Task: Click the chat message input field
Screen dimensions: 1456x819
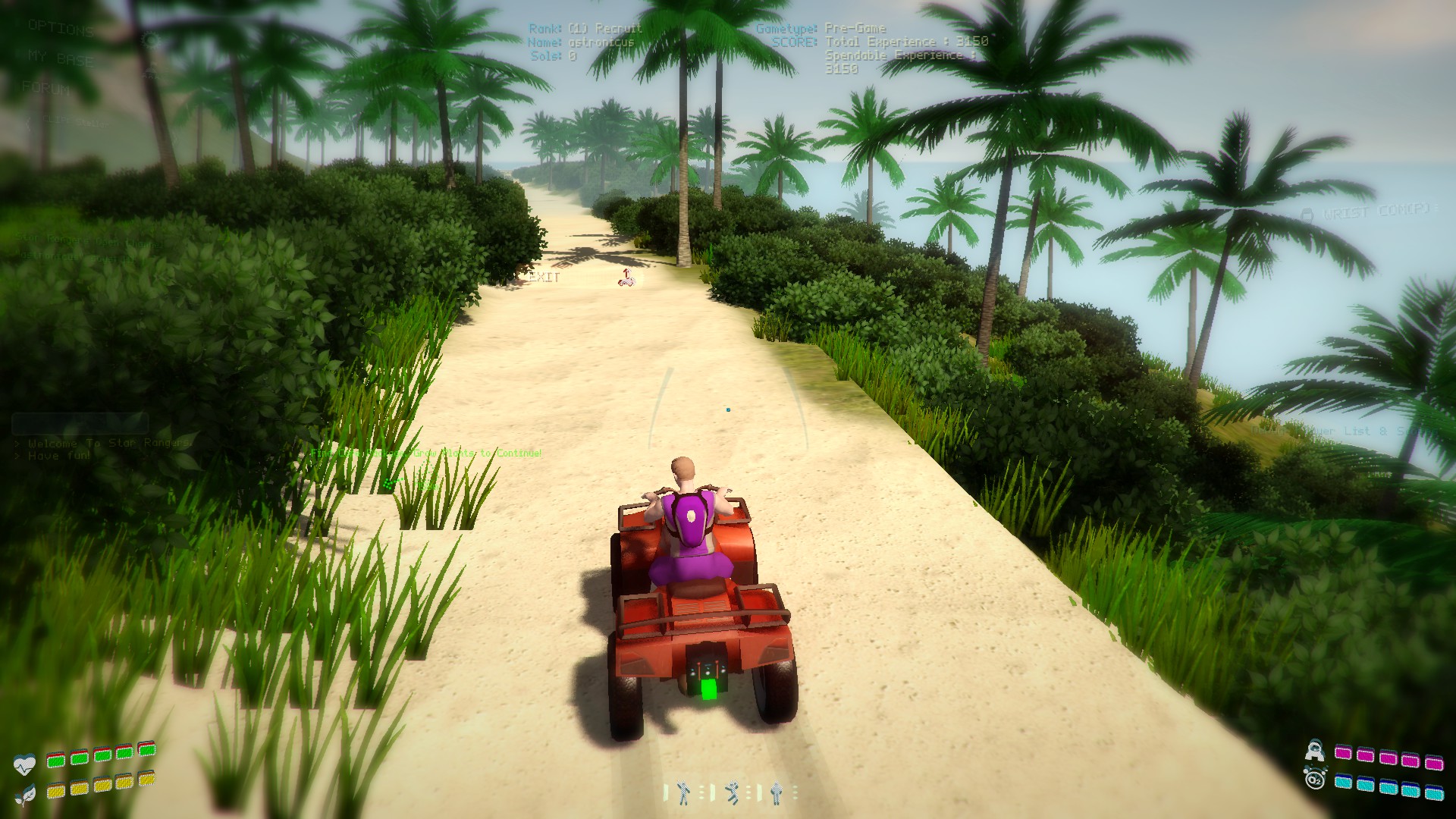Action: (x=80, y=425)
